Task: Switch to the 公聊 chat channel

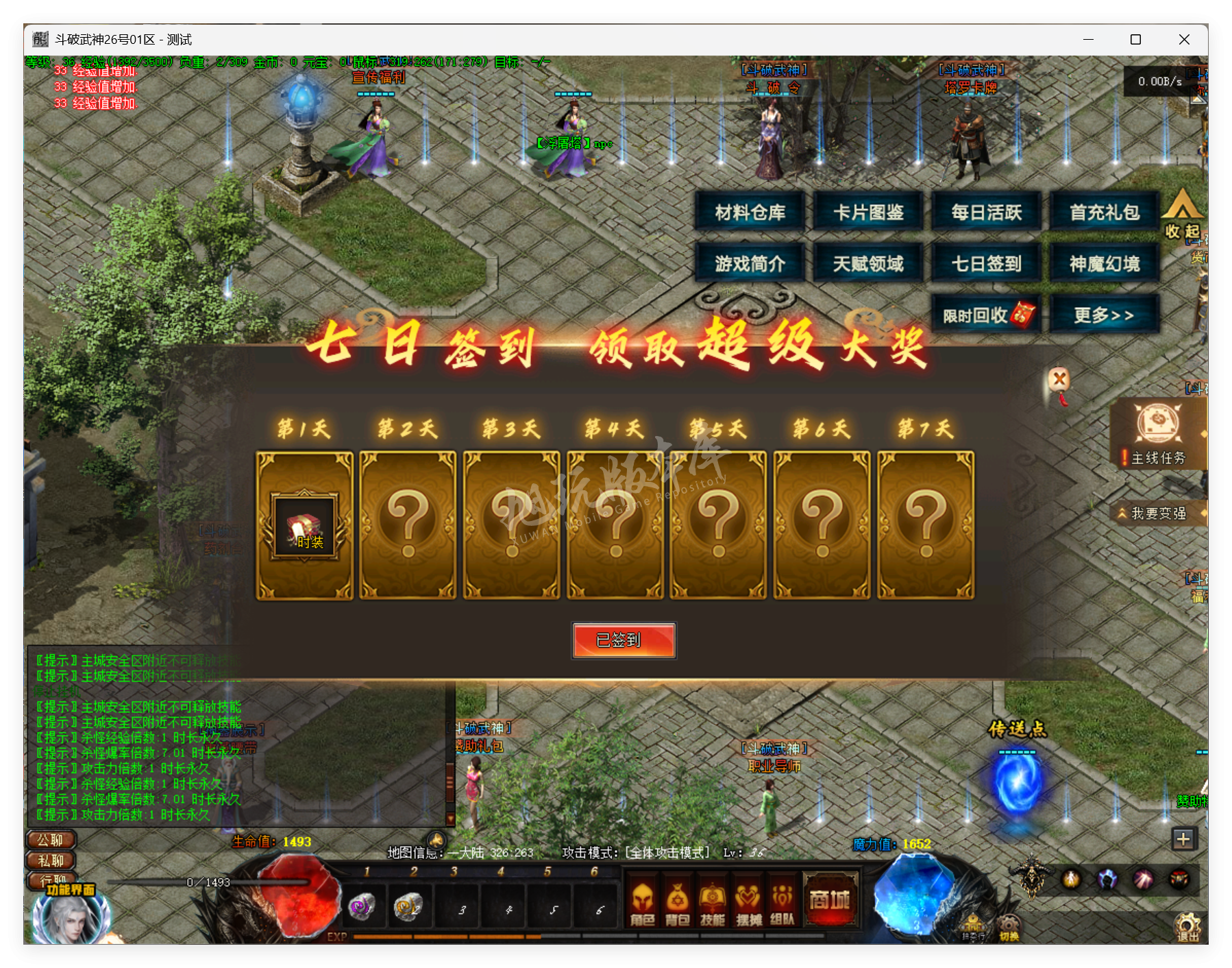Action: (49, 840)
